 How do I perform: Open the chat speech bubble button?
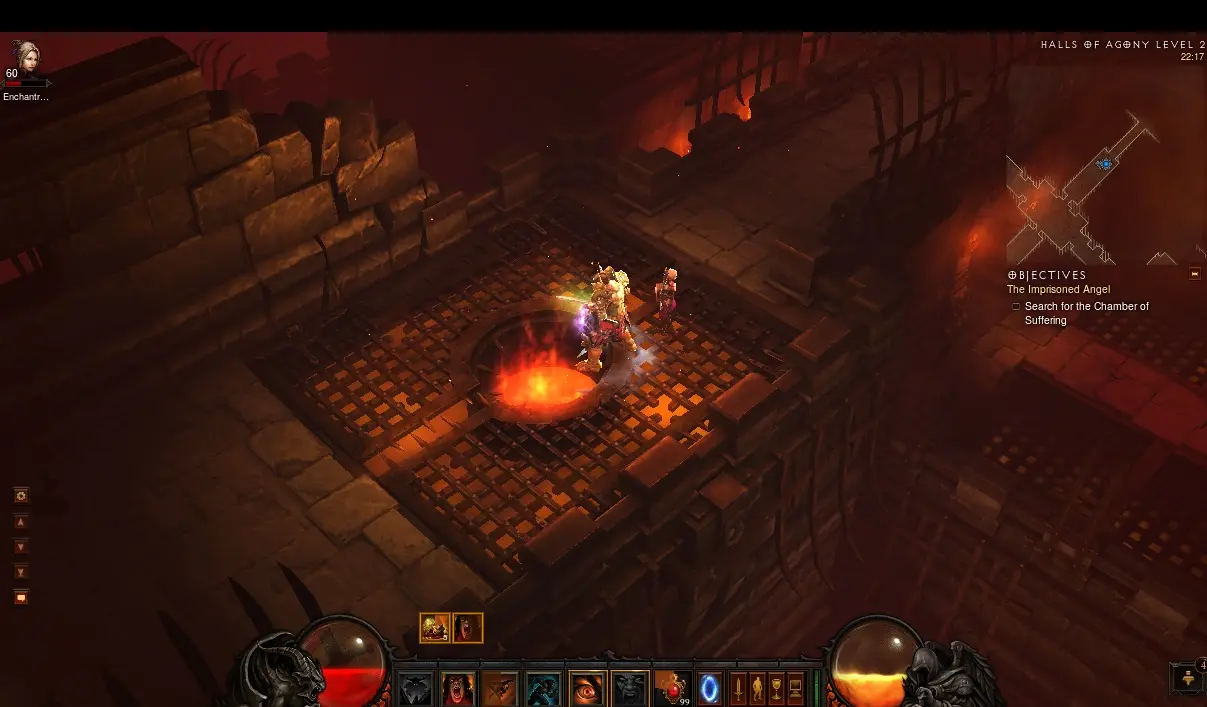pyautogui.click(x=21, y=597)
